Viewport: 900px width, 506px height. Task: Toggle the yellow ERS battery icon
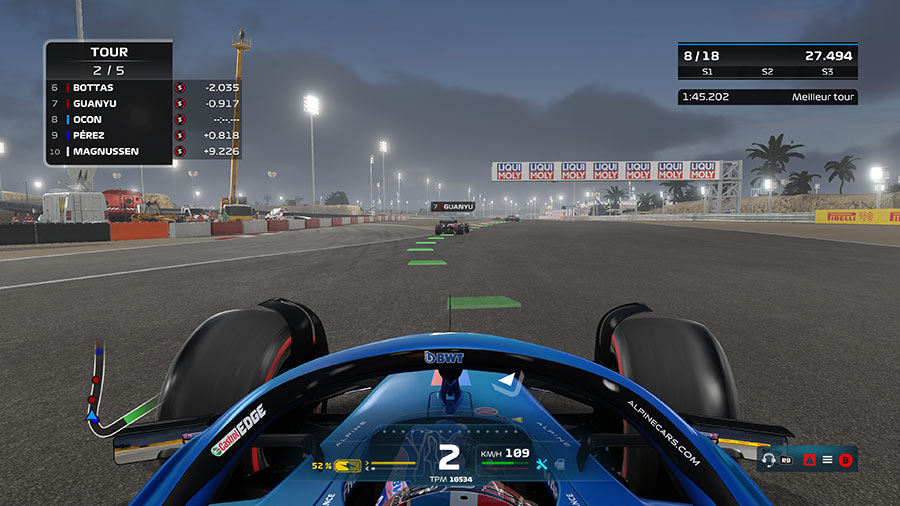(x=348, y=465)
